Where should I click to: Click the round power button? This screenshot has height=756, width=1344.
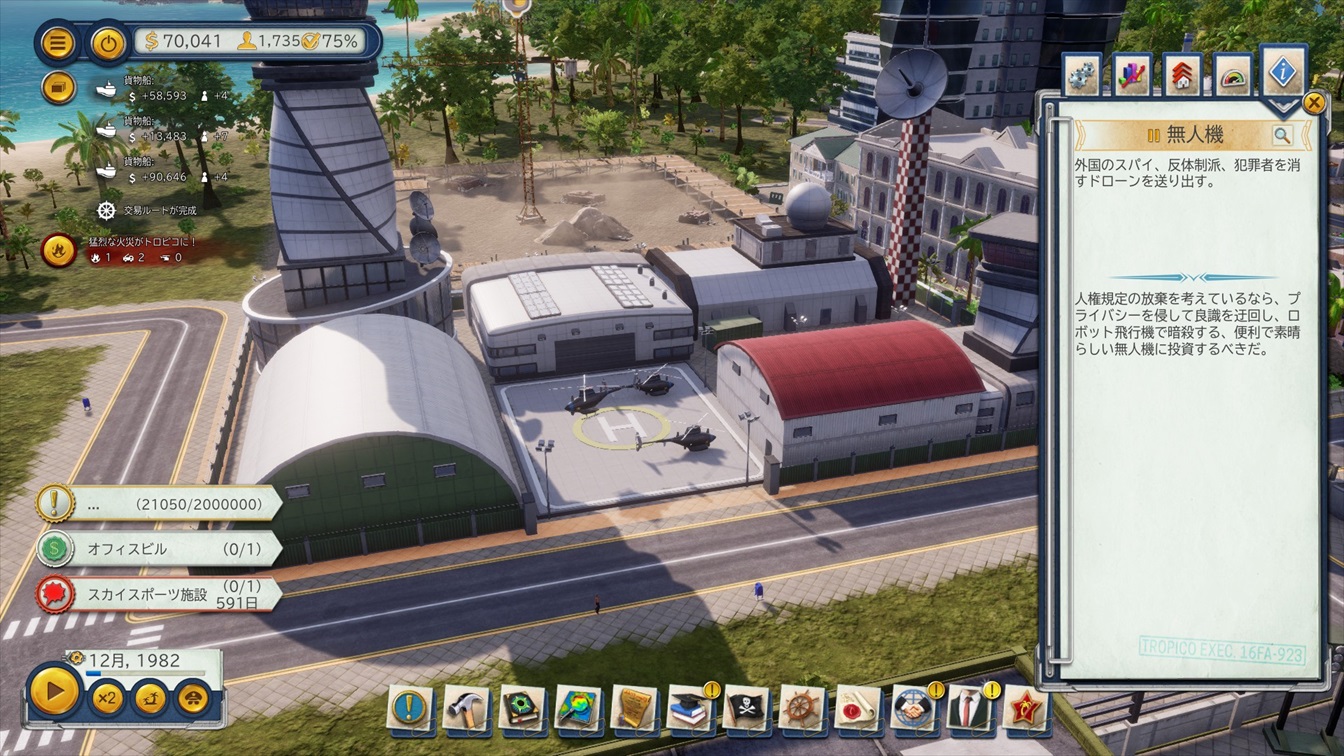(x=108, y=43)
